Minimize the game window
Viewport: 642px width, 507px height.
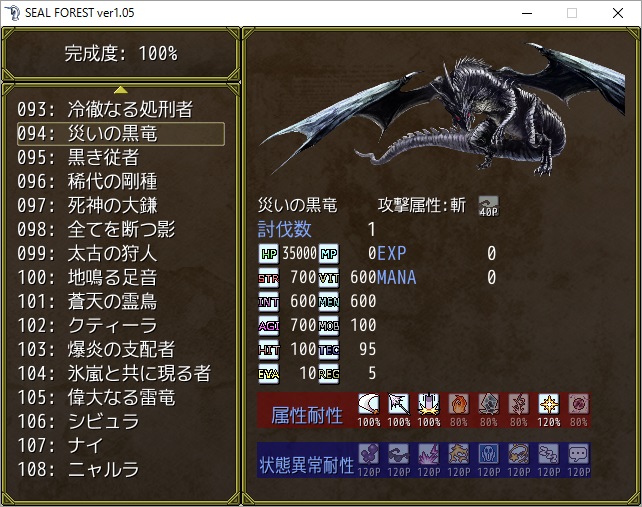526,13
